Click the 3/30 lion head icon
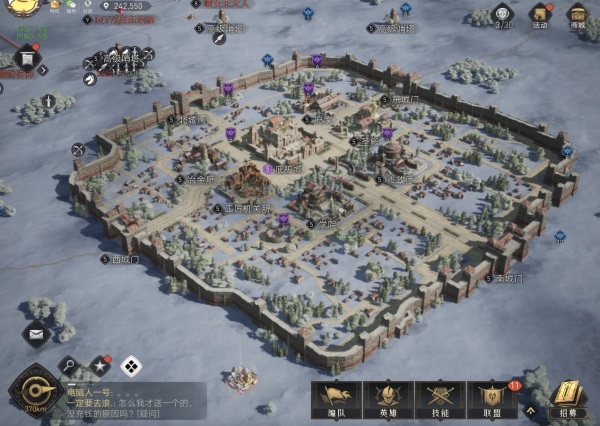600x426 pixels. 504,13
